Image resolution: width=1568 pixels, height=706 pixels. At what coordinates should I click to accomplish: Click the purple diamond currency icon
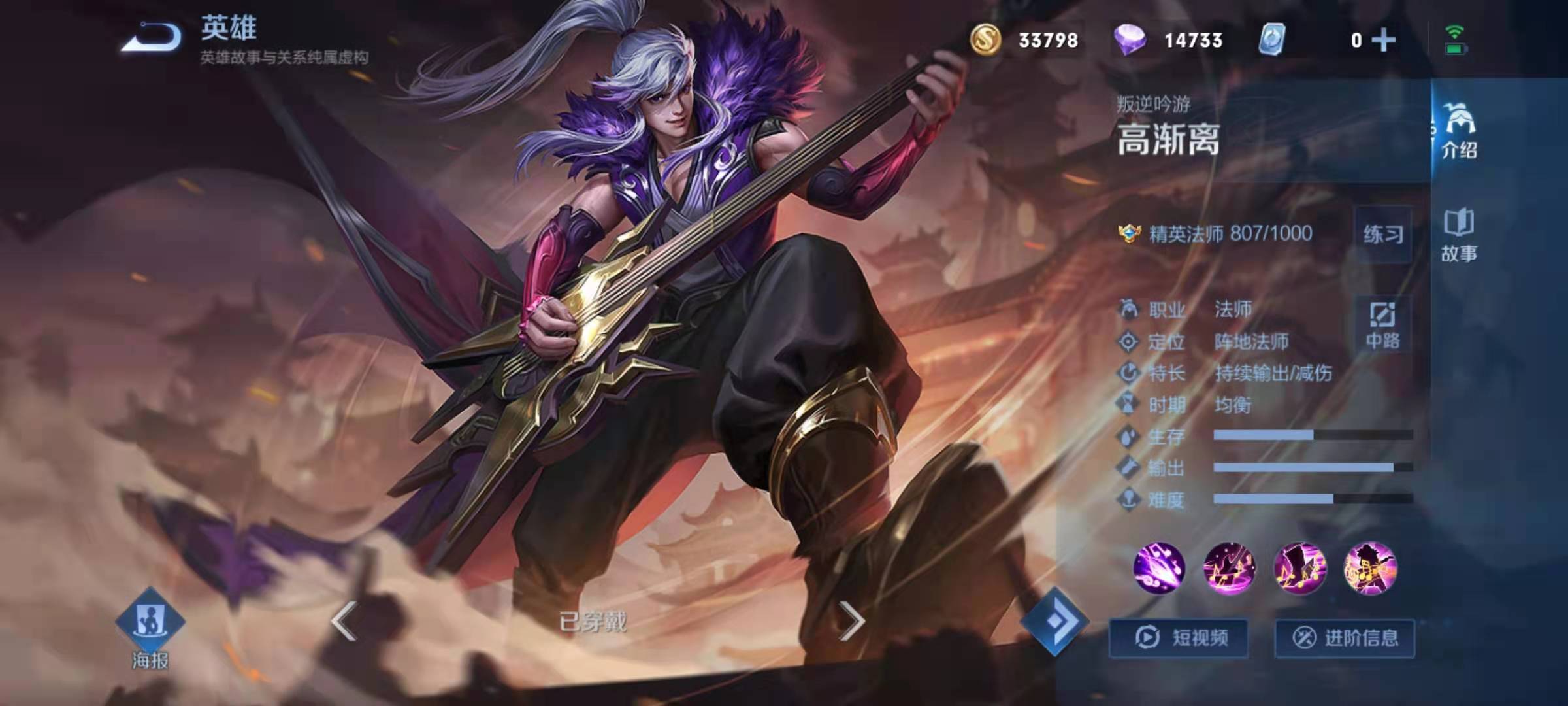click(x=1130, y=39)
